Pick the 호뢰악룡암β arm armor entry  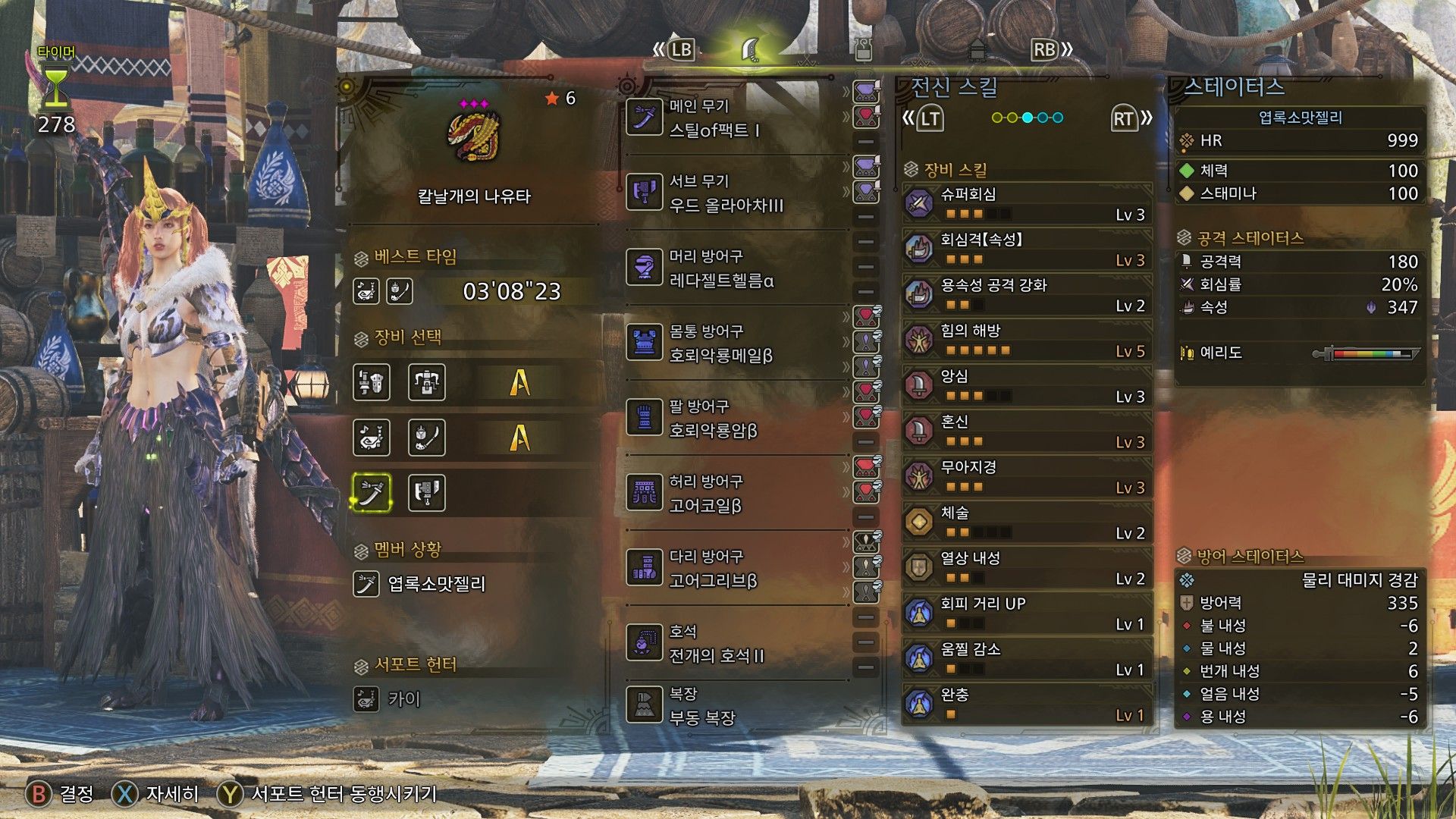point(728,419)
